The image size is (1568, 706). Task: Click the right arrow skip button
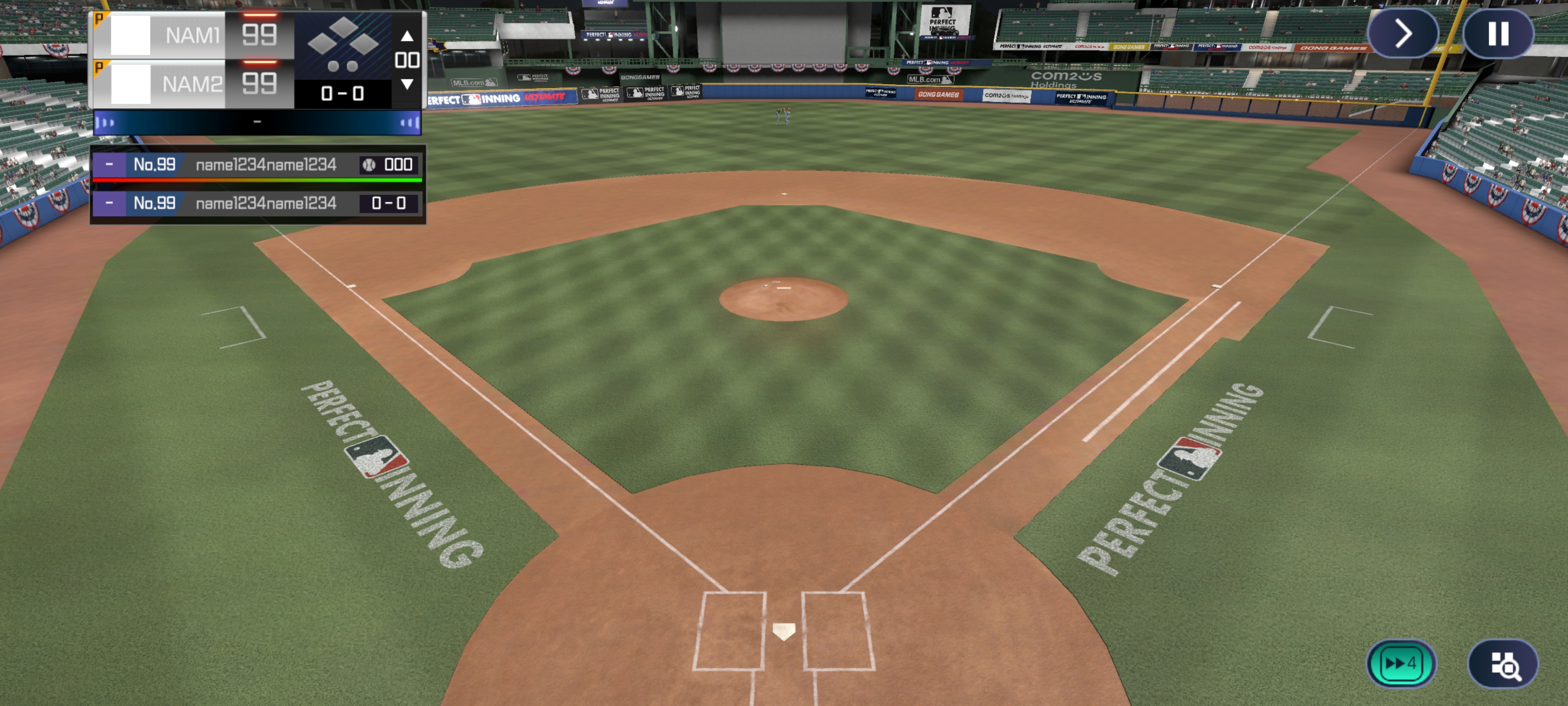click(x=1402, y=34)
